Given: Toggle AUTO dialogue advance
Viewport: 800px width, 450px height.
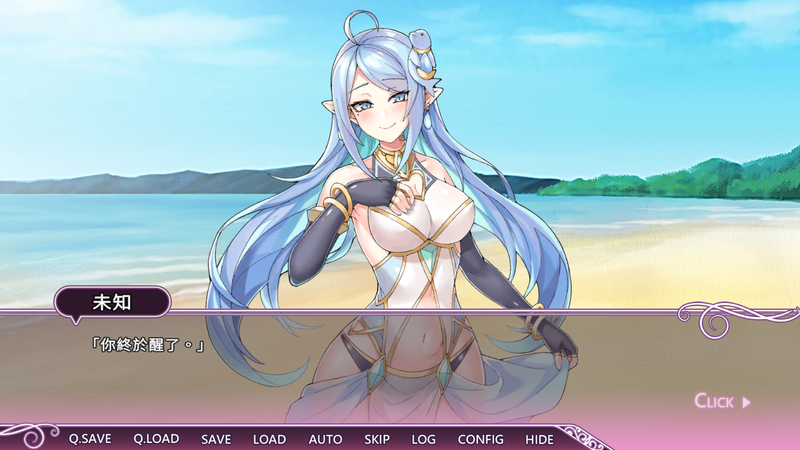Looking at the screenshot, I should (325, 439).
